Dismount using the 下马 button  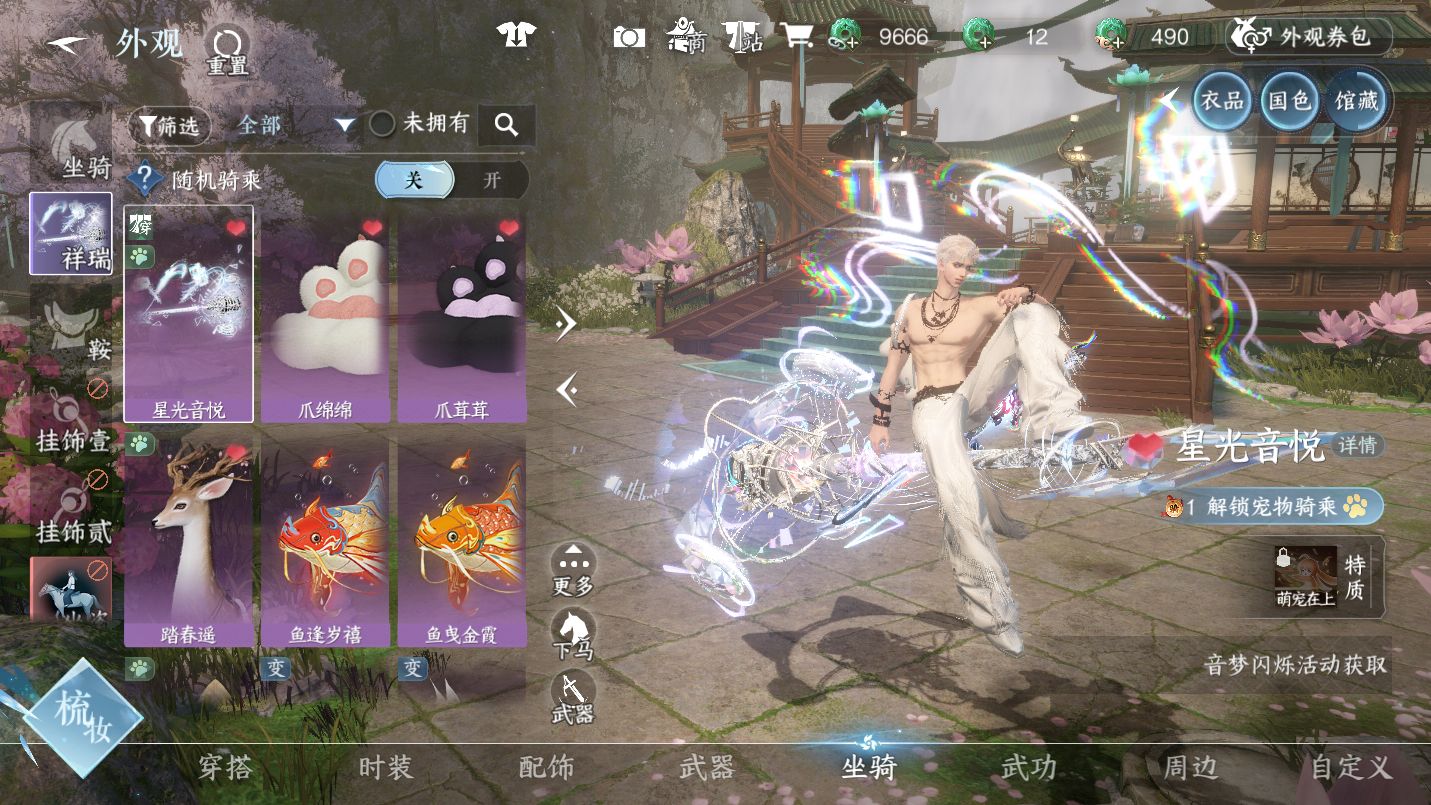[573, 635]
